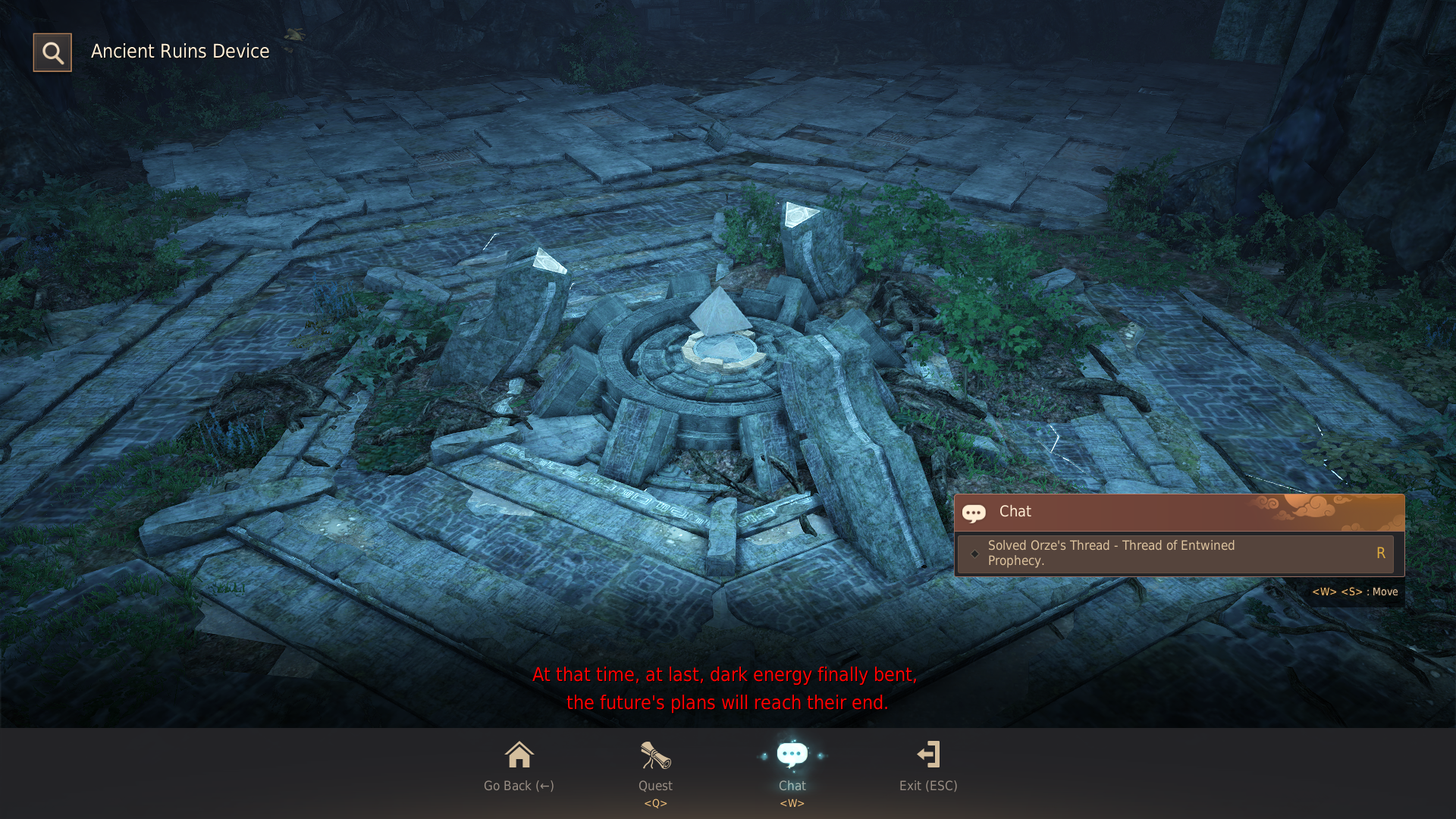Click the Chat <W> hotkey label

pos(792,803)
